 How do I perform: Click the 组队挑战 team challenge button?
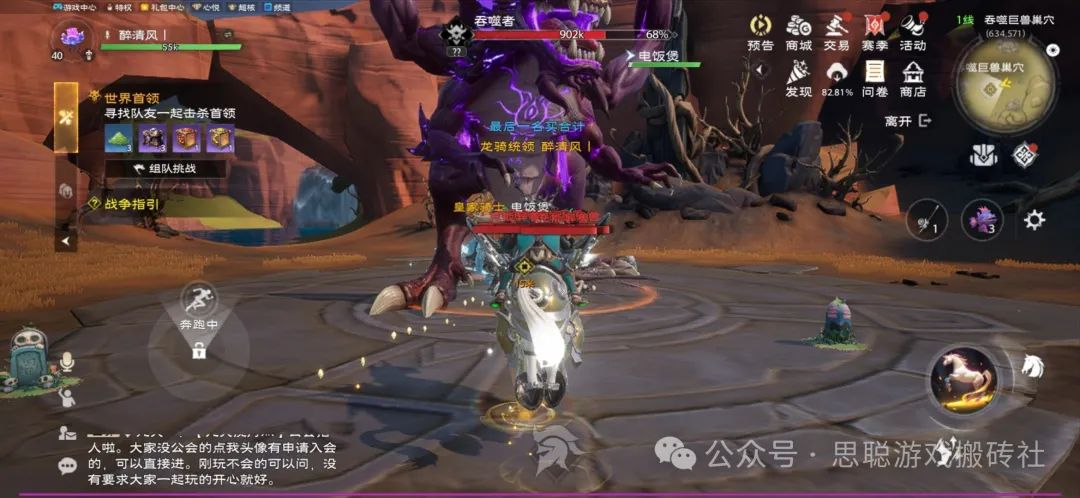pyautogui.click(x=165, y=169)
